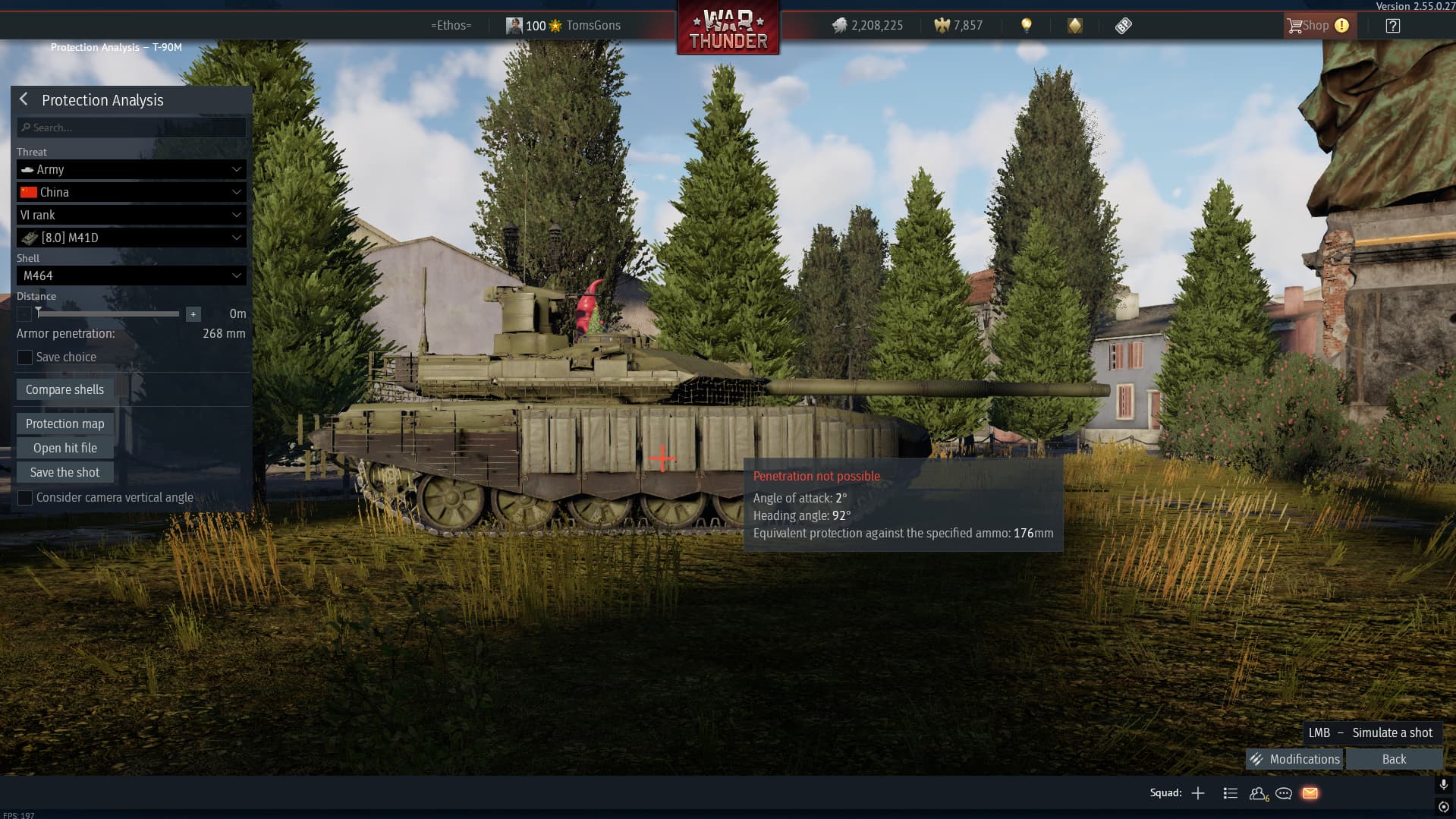Open the help question mark icon
1456x819 pixels.
[1392, 26]
